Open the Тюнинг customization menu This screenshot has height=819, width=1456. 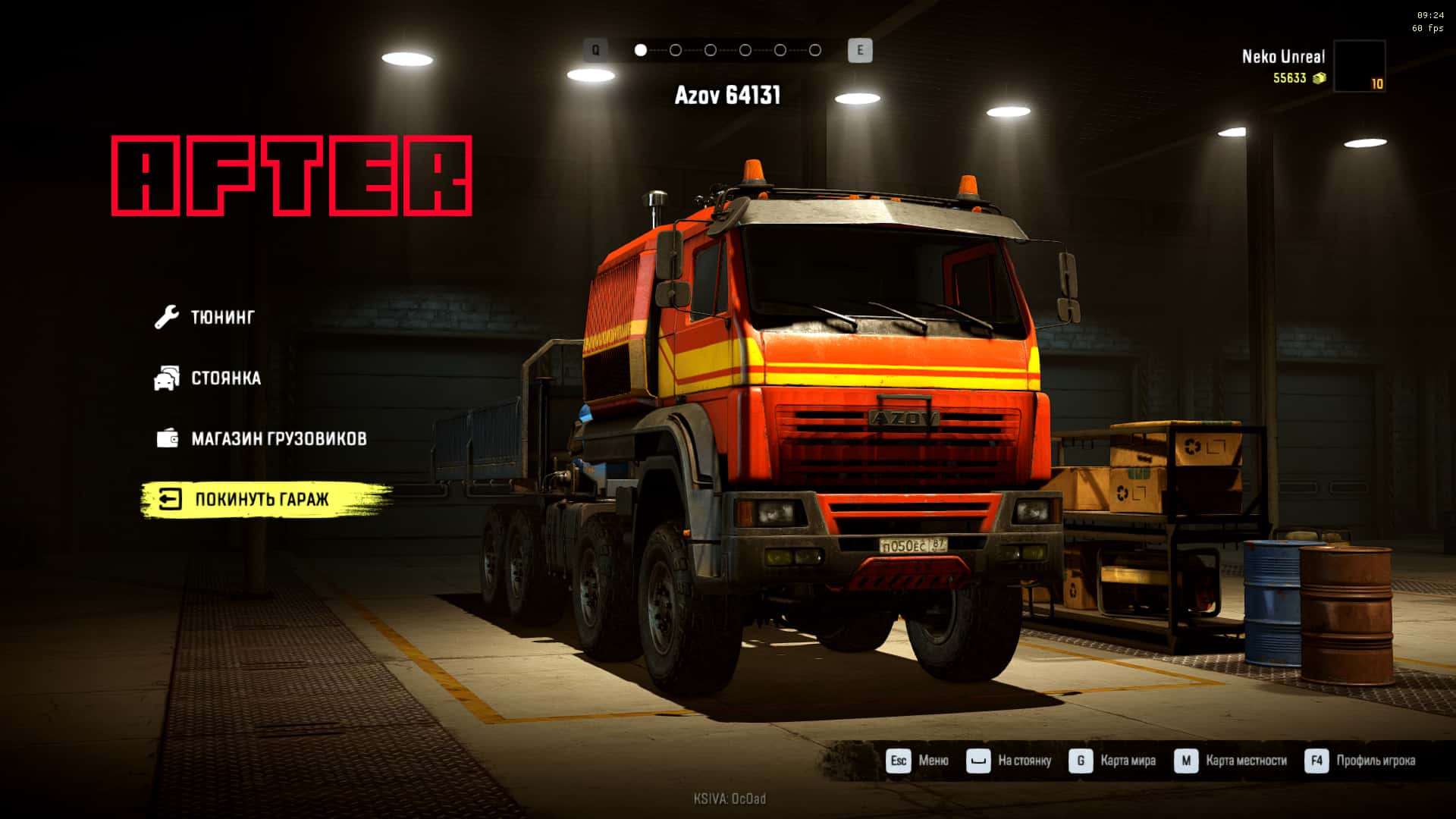click(x=221, y=317)
